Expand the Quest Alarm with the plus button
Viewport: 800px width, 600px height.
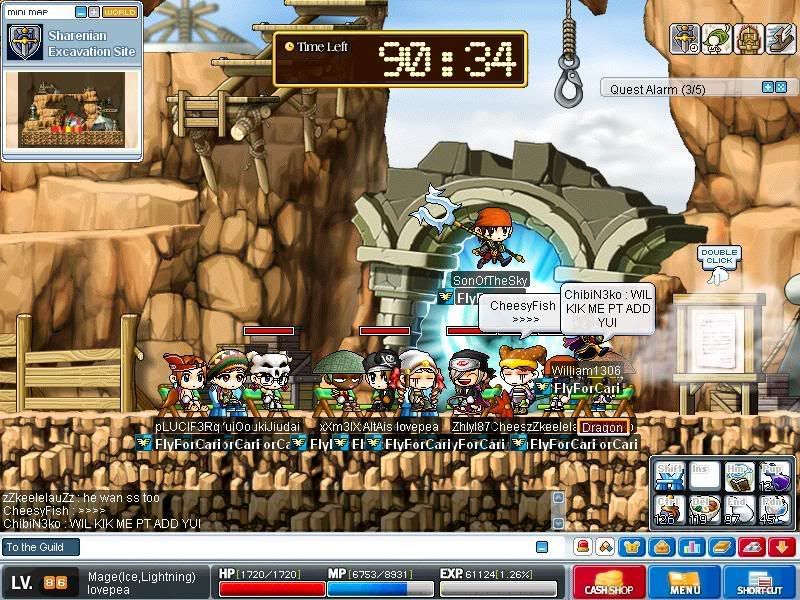click(x=768, y=88)
